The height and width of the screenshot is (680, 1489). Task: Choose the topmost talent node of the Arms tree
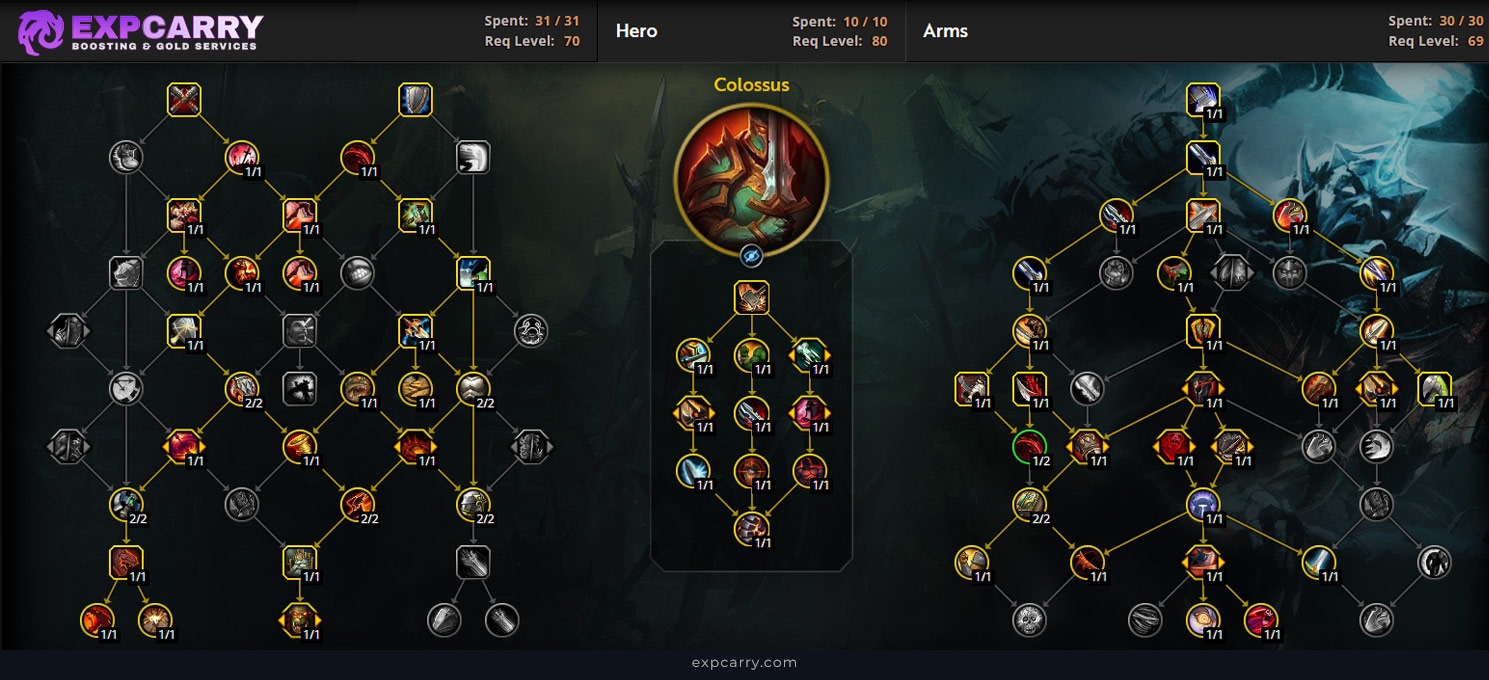[x=1203, y=100]
